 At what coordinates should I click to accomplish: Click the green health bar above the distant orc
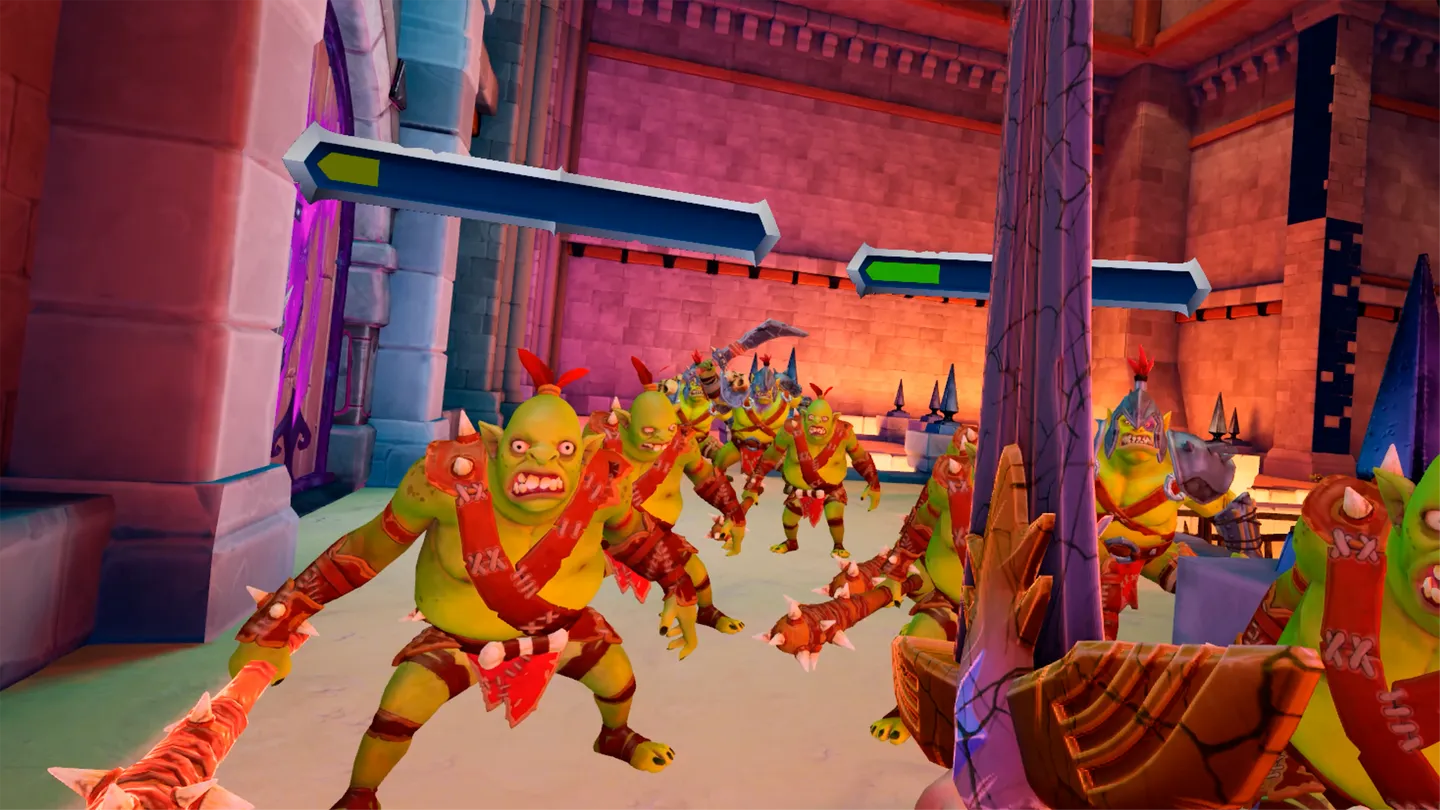905,270
